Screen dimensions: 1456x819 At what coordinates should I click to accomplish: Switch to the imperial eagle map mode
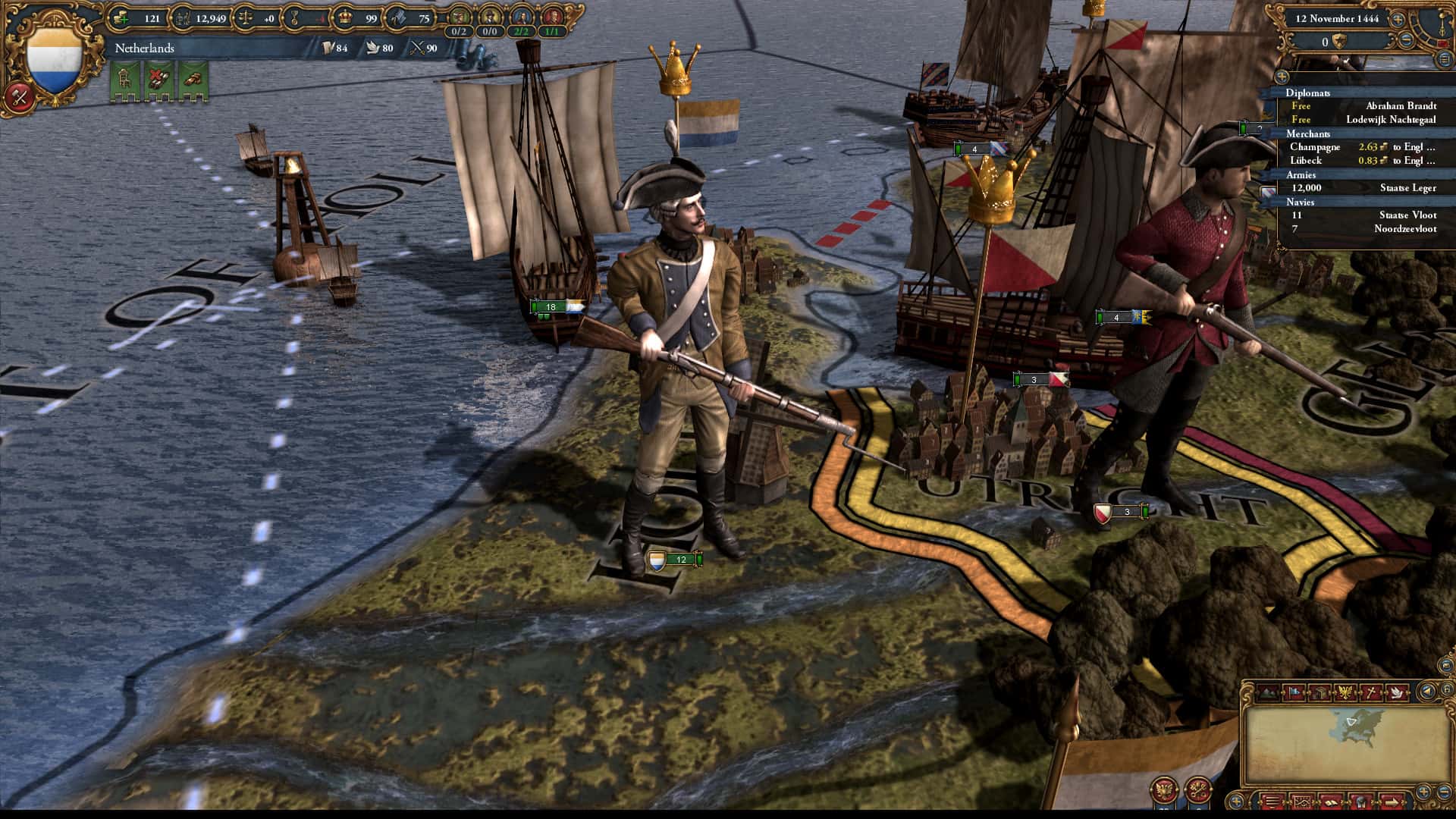(1346, 692)
